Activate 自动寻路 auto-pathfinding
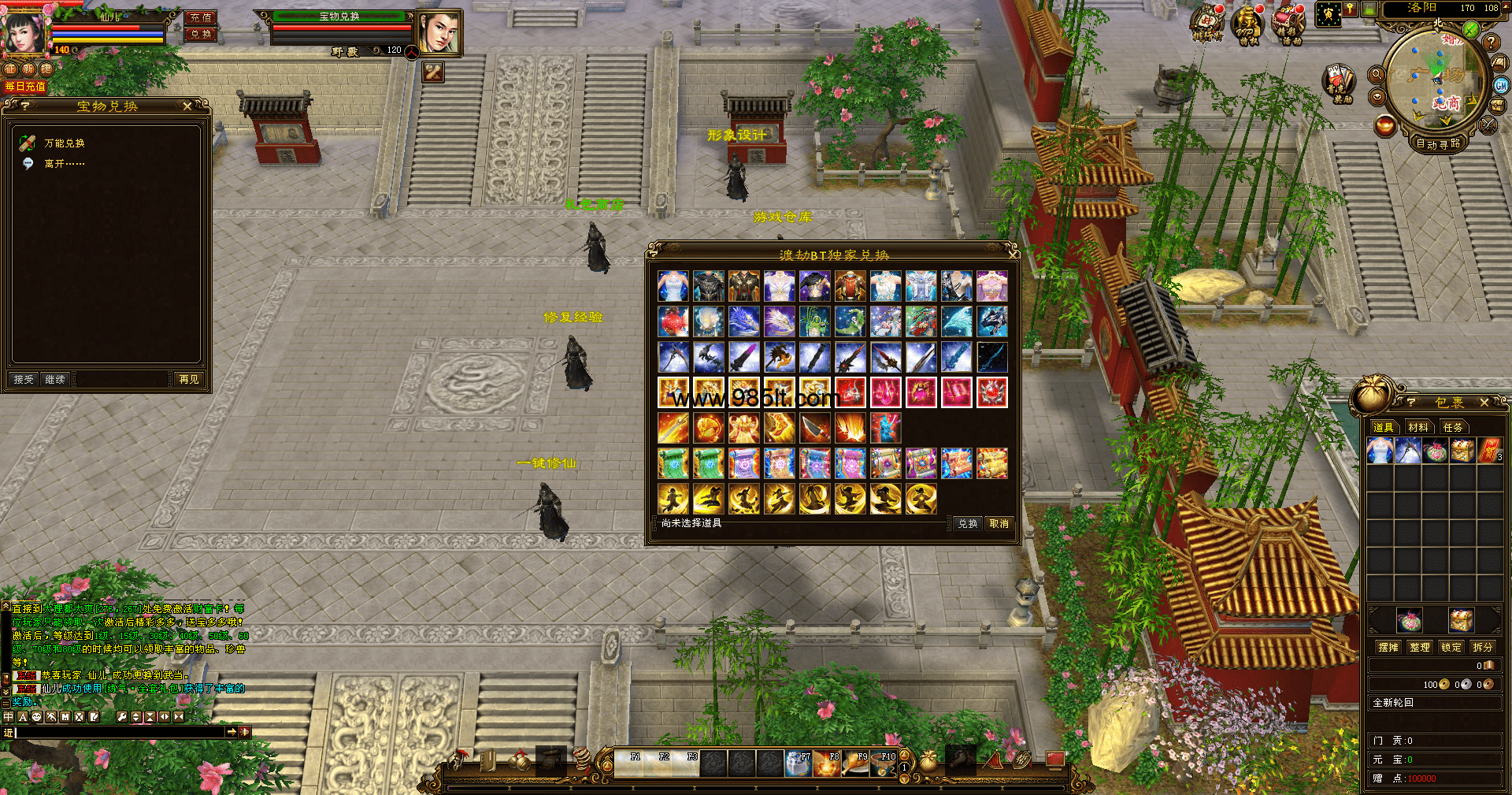Screen dimensions: 1512x795 1437,143
